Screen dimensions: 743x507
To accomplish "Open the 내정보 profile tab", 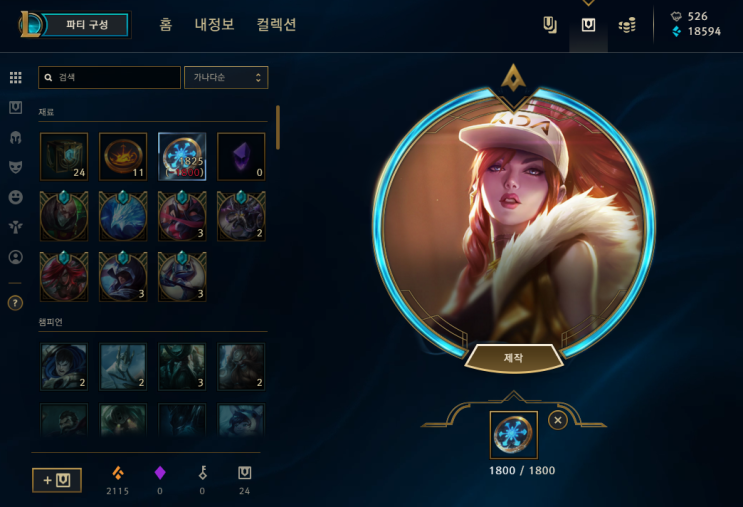I will coord(214,25).
